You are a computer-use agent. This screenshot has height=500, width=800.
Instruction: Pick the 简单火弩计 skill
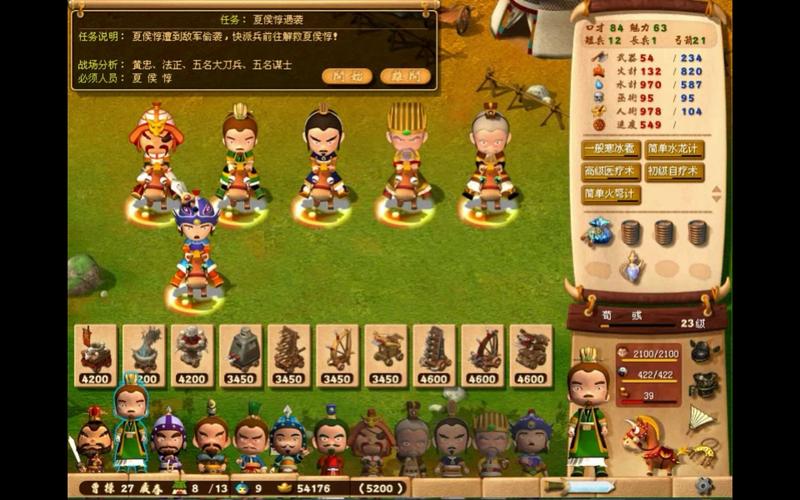pyautogui.click(x=611, y=194)
